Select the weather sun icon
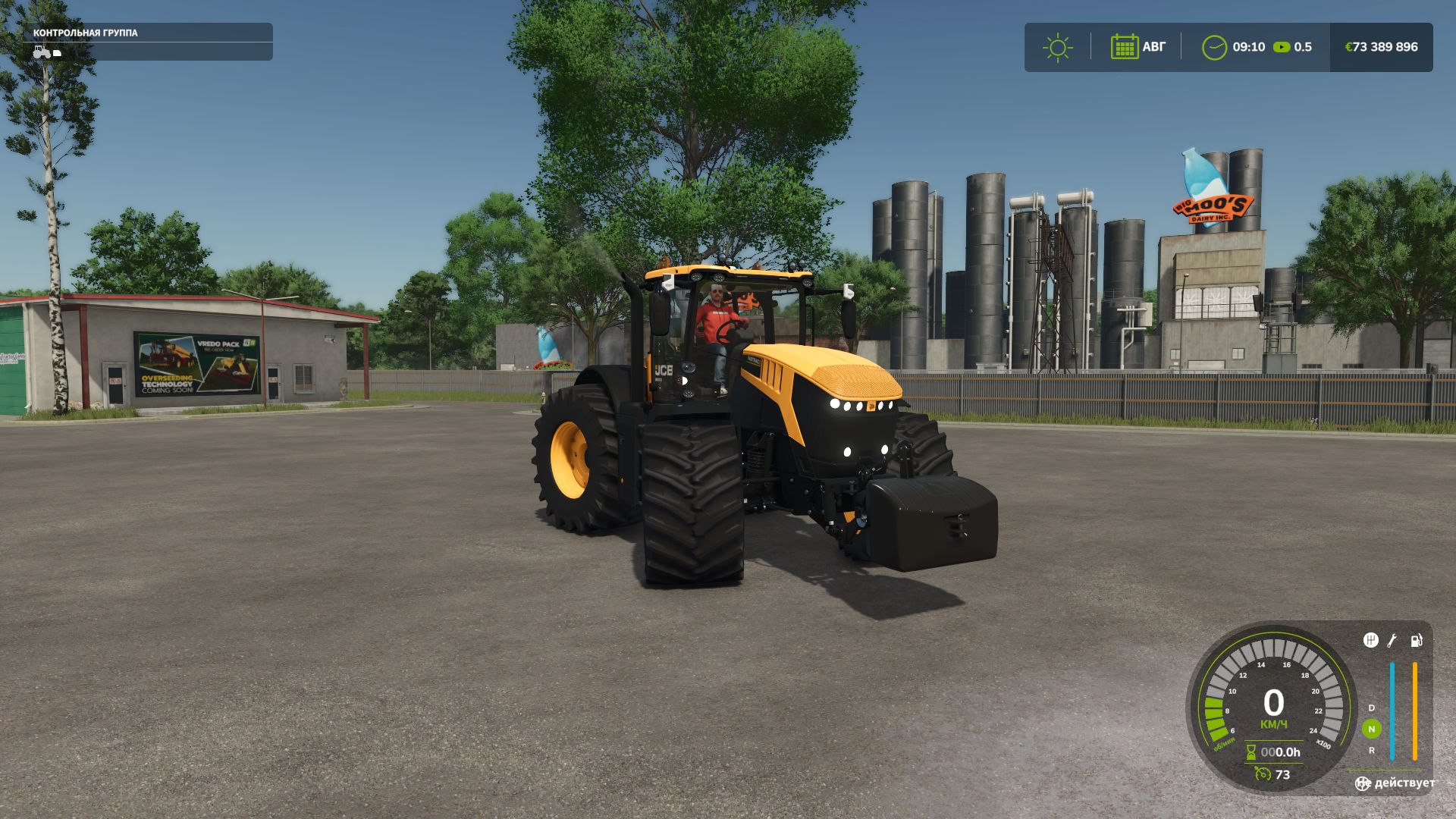Screen dimensions: 1456x819 (1057, 47)
